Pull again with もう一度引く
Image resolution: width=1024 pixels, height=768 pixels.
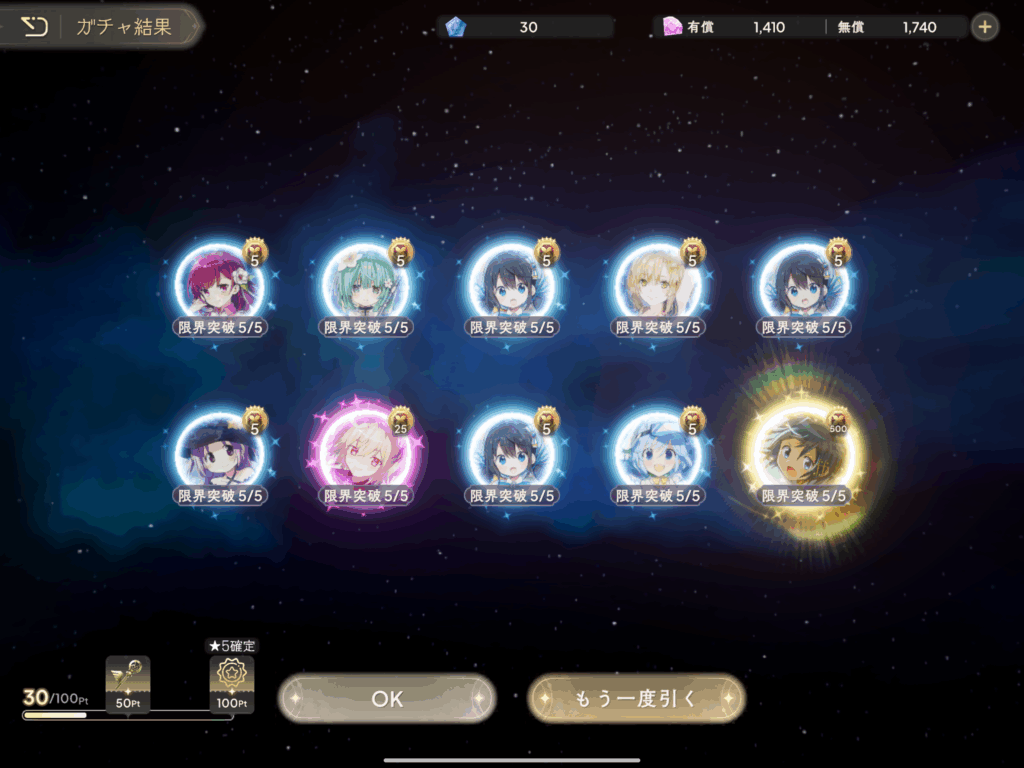636,699
